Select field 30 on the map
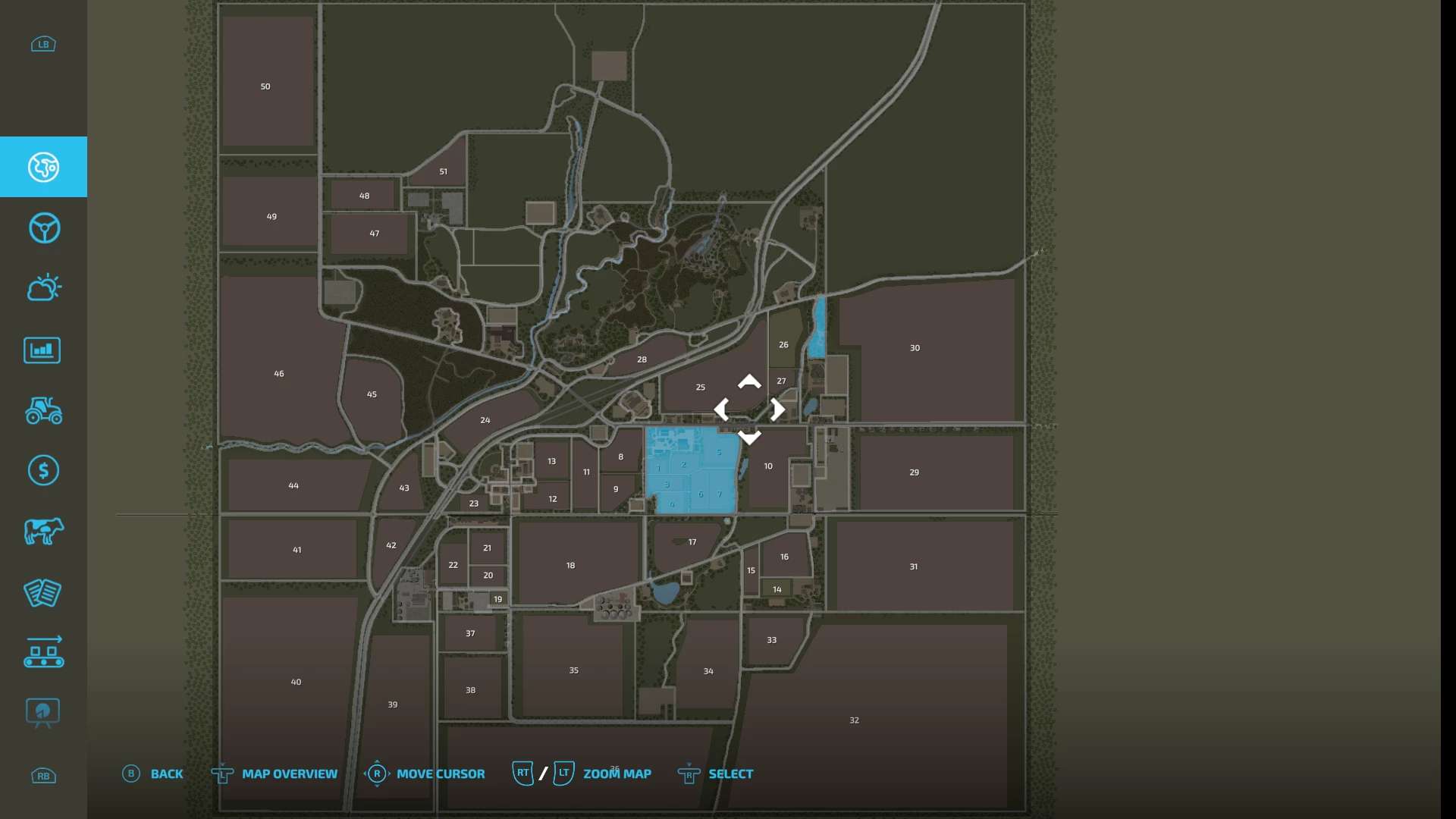 [915, 348]
